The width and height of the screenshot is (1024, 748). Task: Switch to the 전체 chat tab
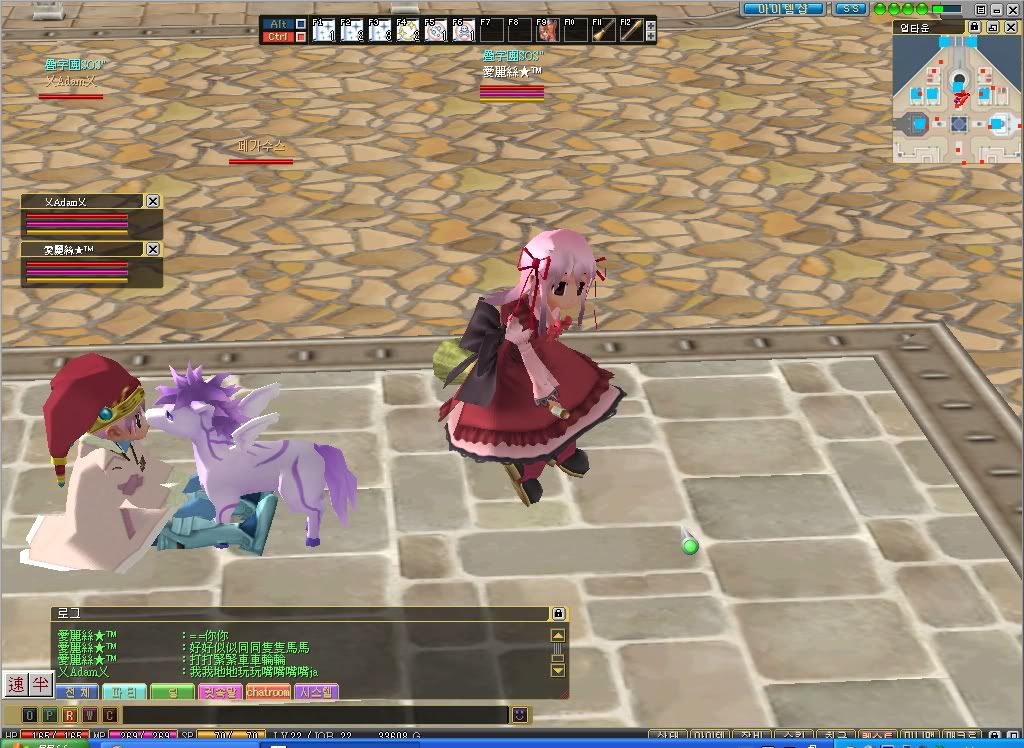pyautogui.click(x=75, y=692)
